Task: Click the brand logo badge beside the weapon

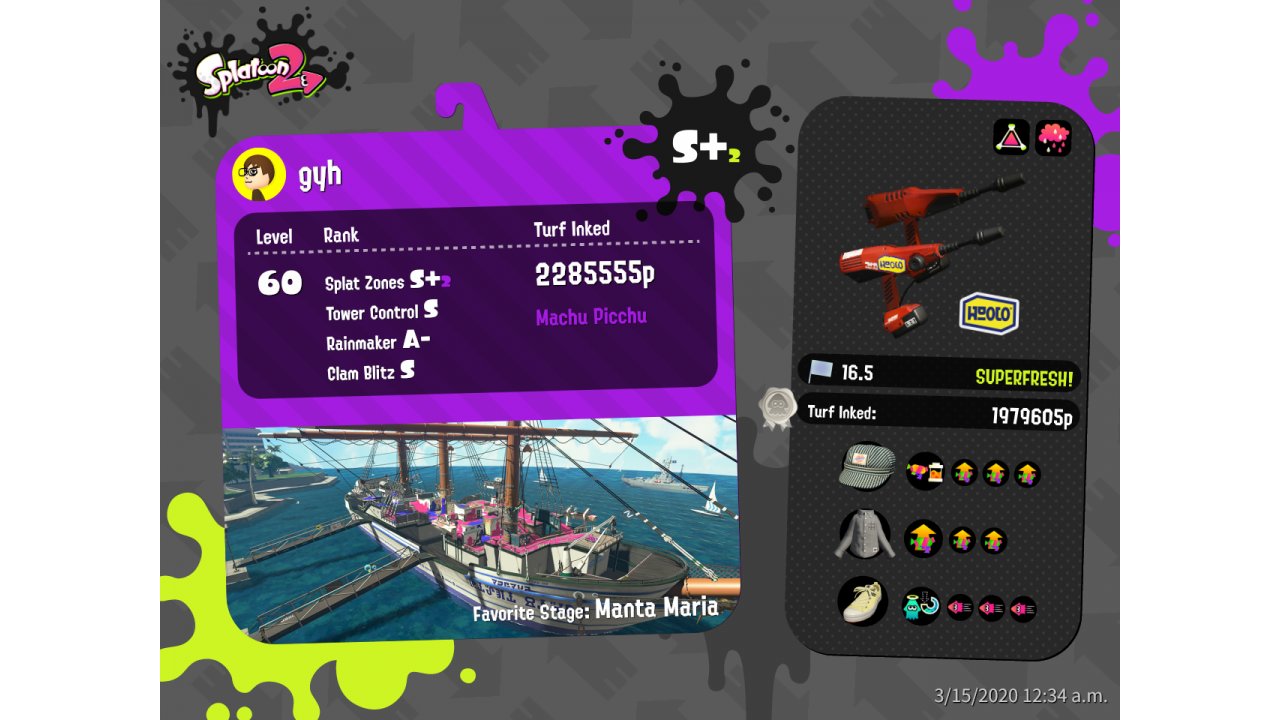Action: click(x=988, y=314)
